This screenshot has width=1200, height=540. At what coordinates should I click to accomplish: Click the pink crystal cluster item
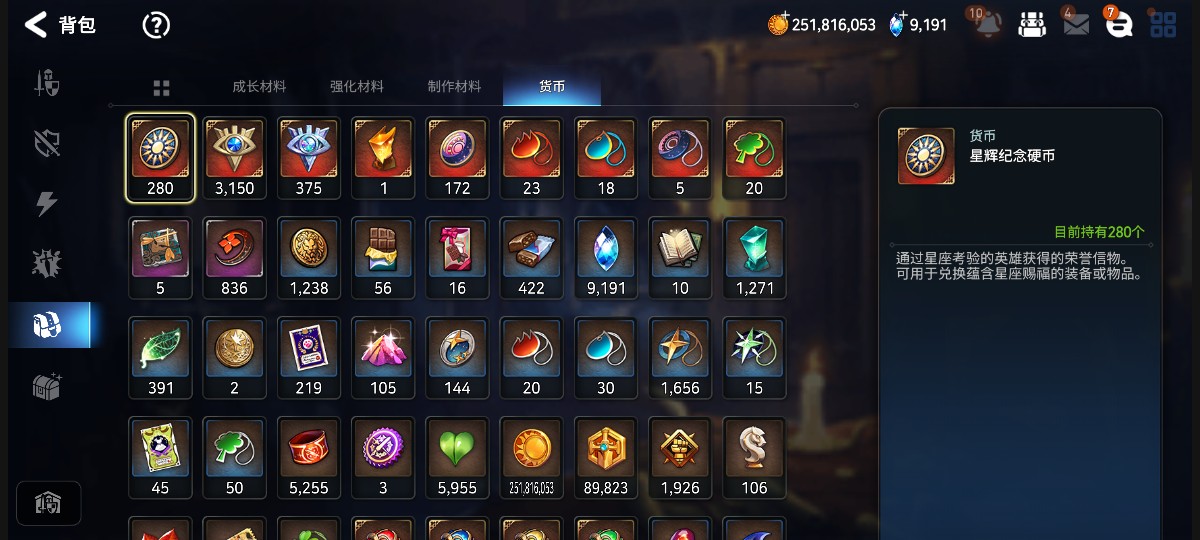(383, 358)
